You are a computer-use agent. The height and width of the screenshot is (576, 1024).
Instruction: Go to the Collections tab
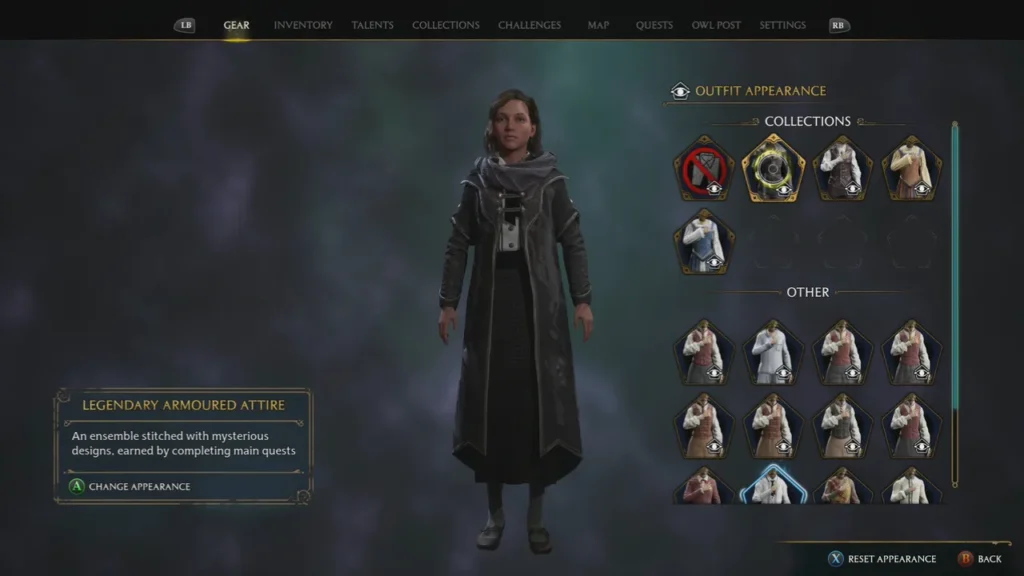(x=445, y=25)
